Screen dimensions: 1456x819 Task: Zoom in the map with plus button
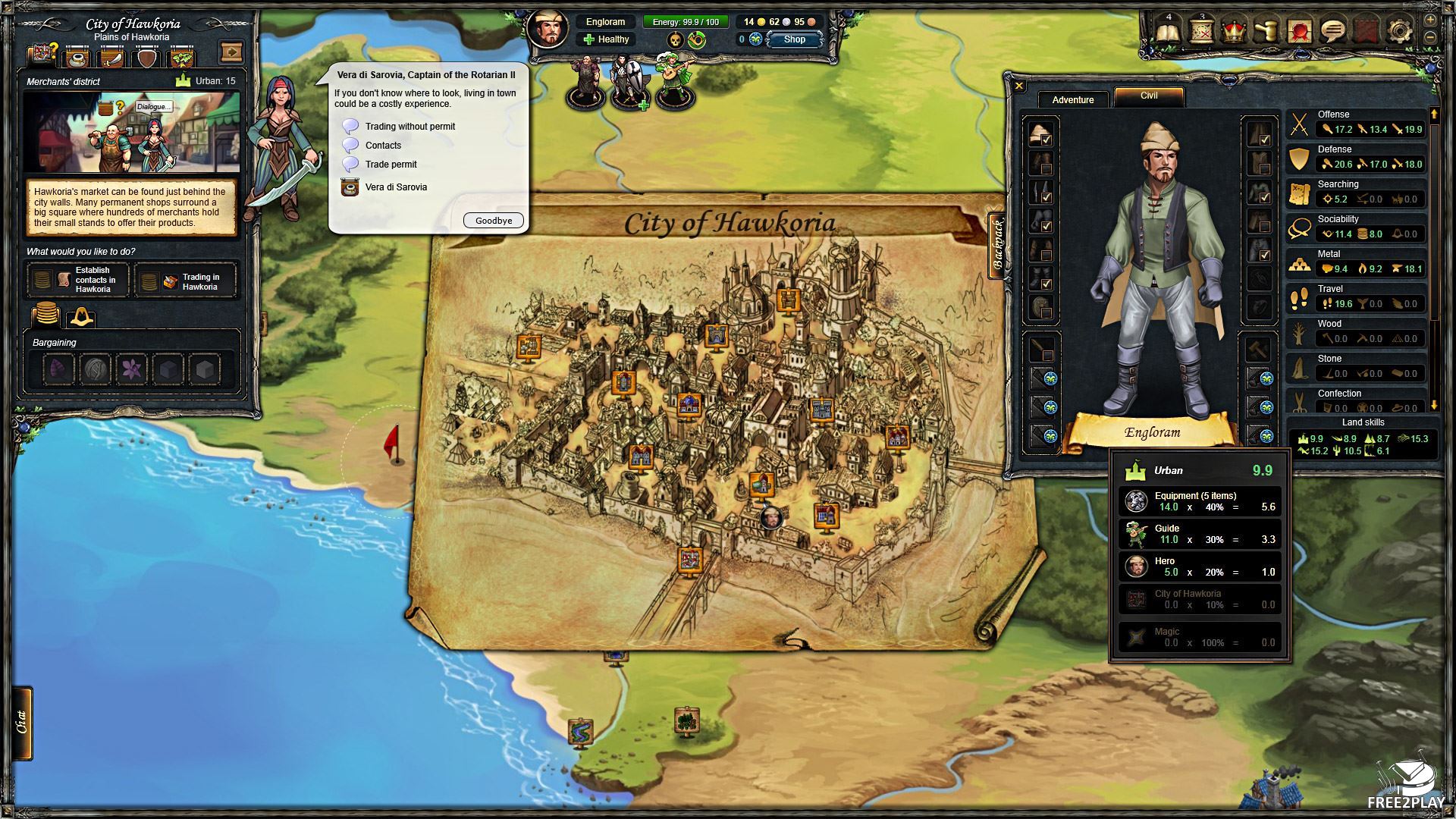click(1430, 20)
